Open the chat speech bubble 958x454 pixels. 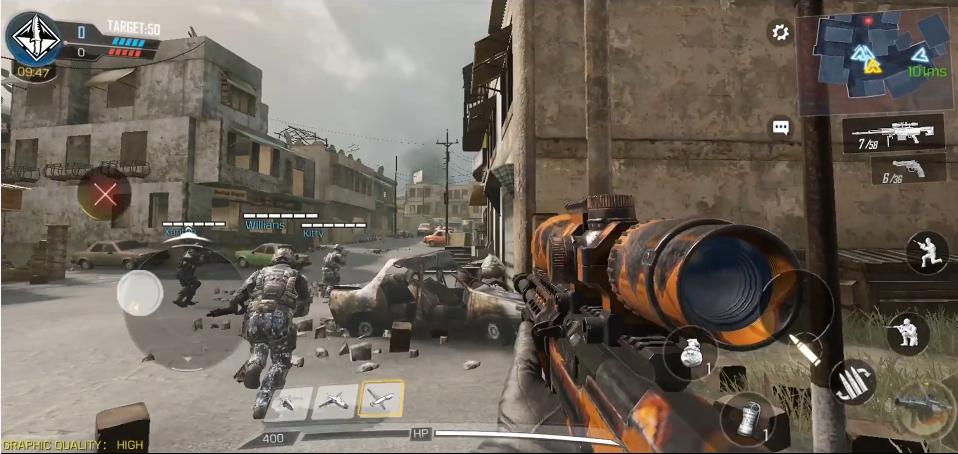pyautogui.click(x=781, y=128)
